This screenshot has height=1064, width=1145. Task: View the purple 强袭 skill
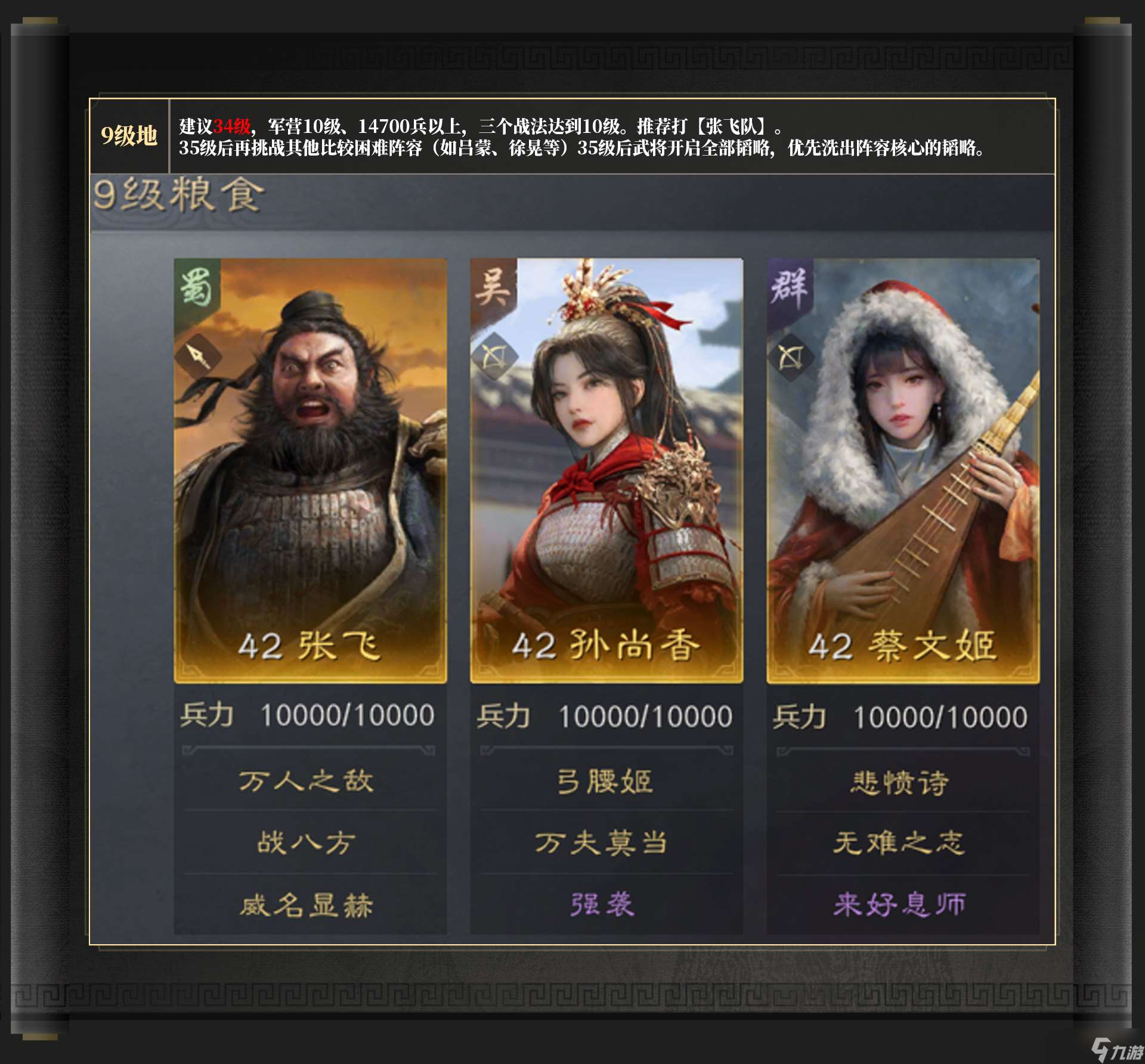click(x=602, y=904)
